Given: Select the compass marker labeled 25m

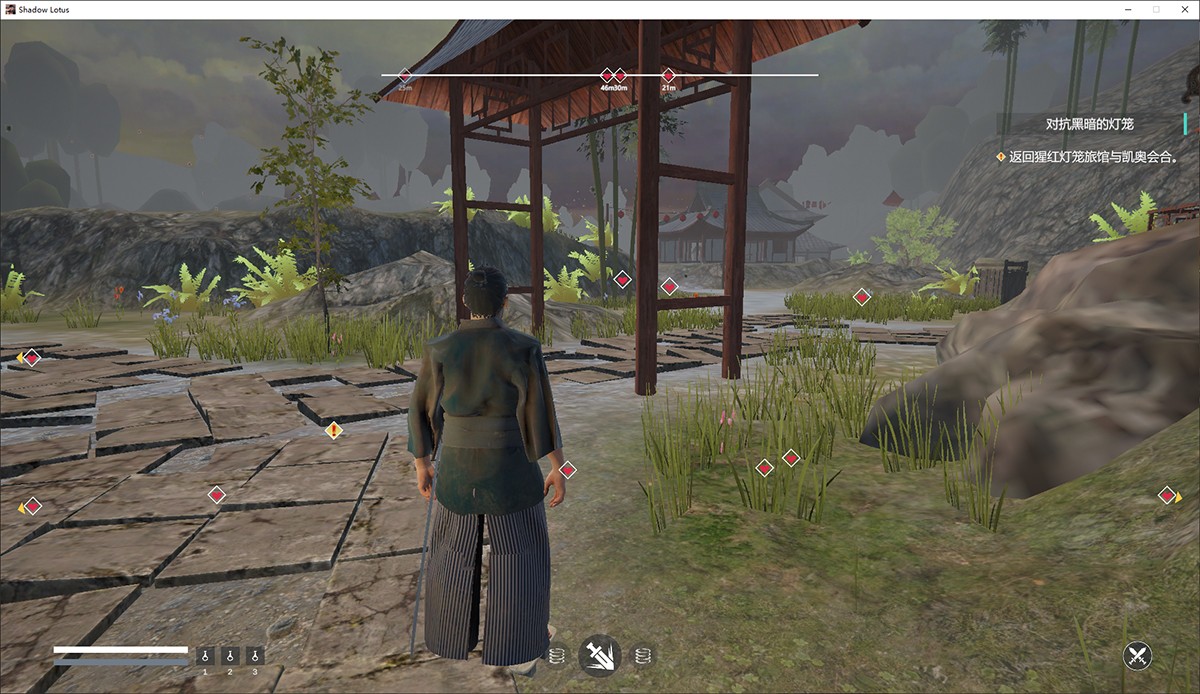Looking at the screenshot, I should (x=405, y=75).
